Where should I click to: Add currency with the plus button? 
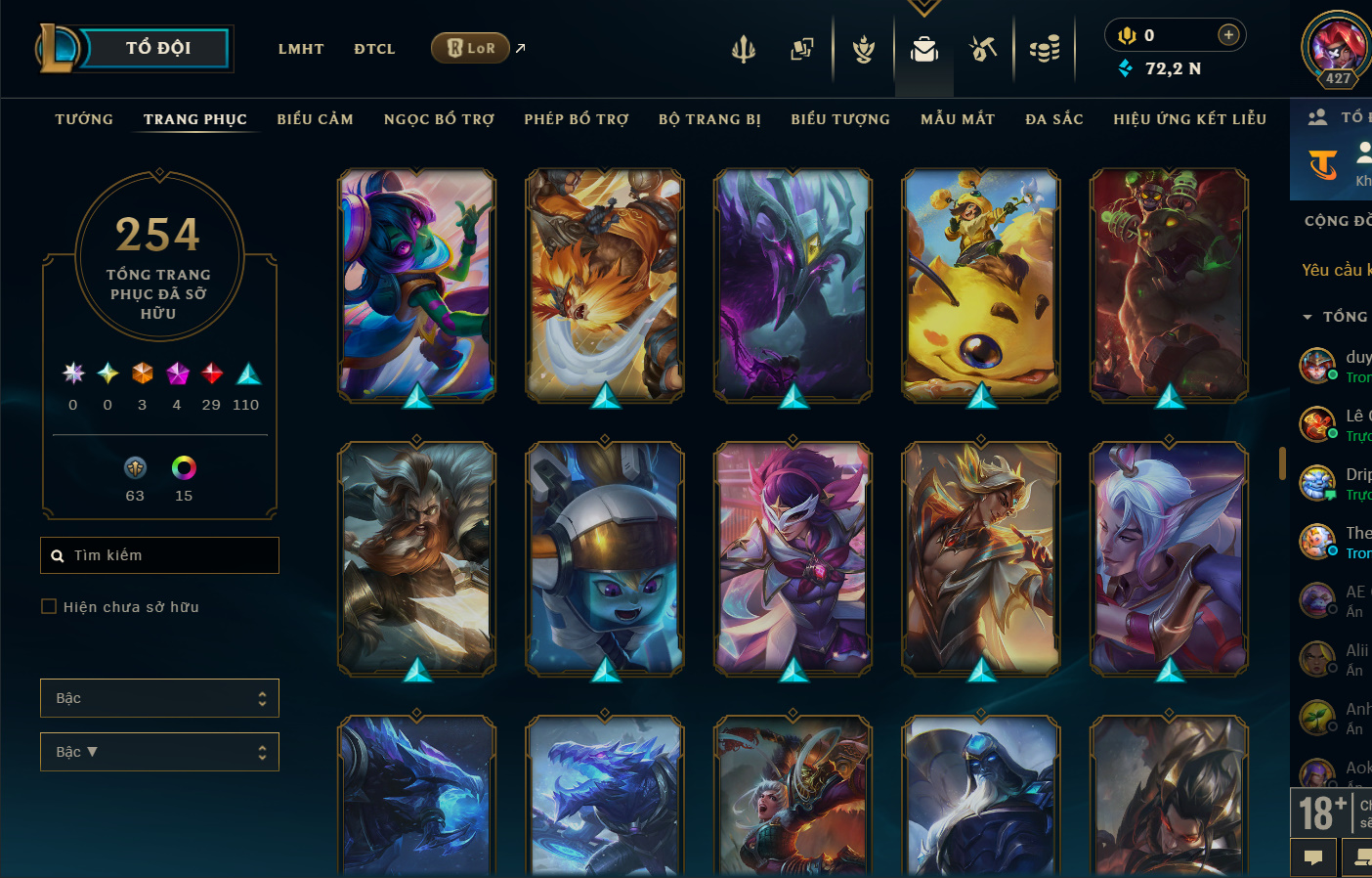pos(1228,35)
